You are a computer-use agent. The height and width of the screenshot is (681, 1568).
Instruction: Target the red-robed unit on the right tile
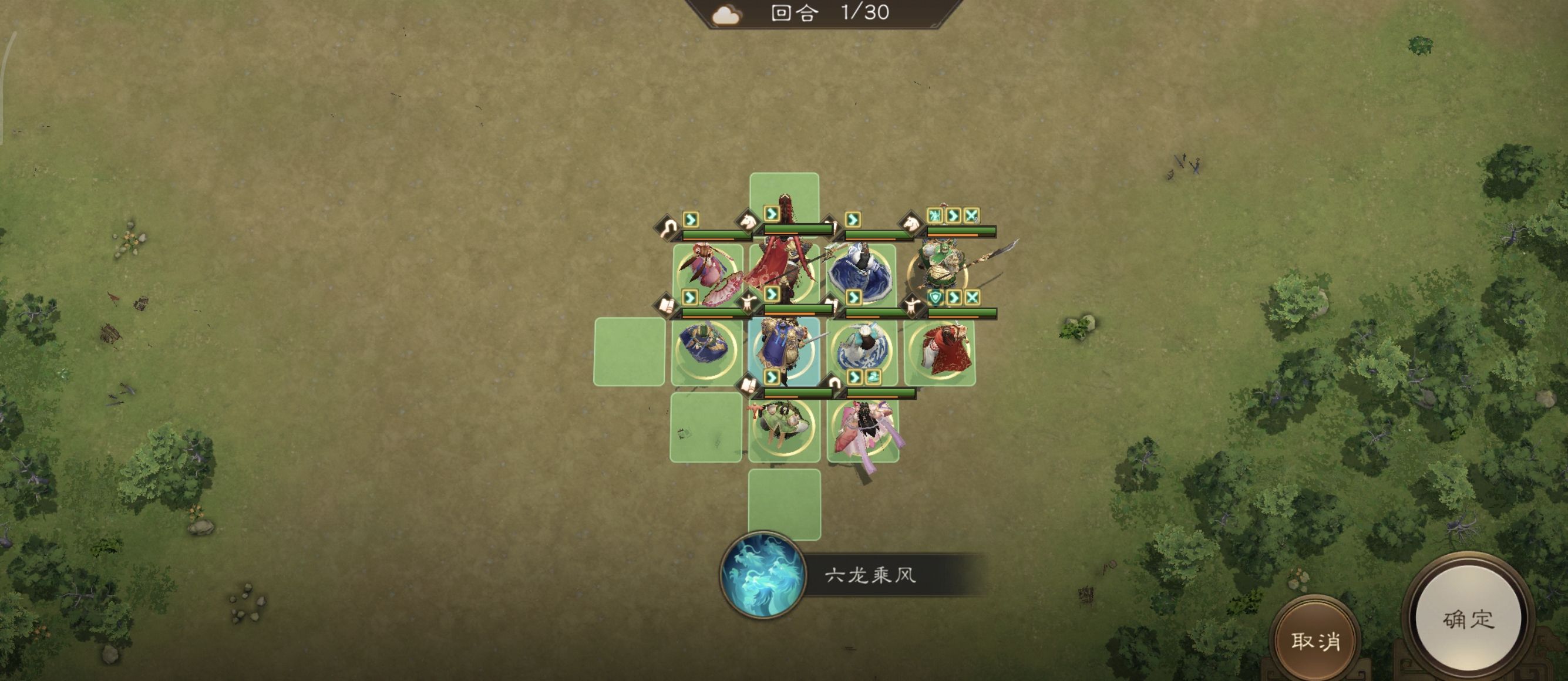(940, 351)
